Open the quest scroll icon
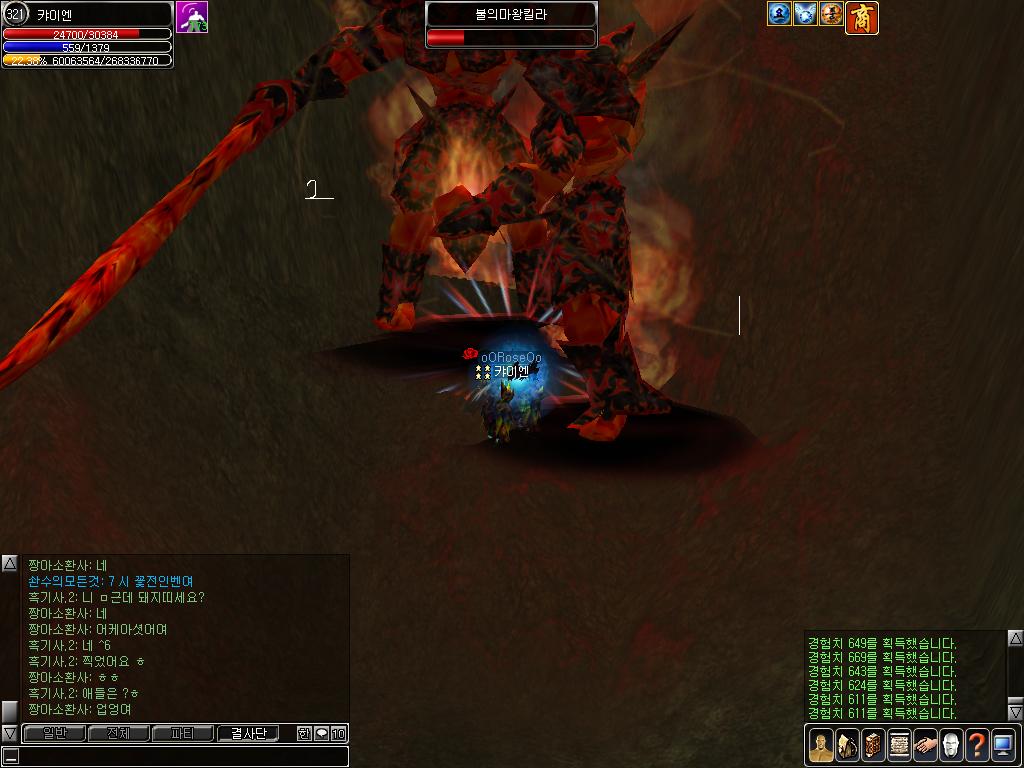This screenshot has width=1024, height=768. click(x=898, y=745)
